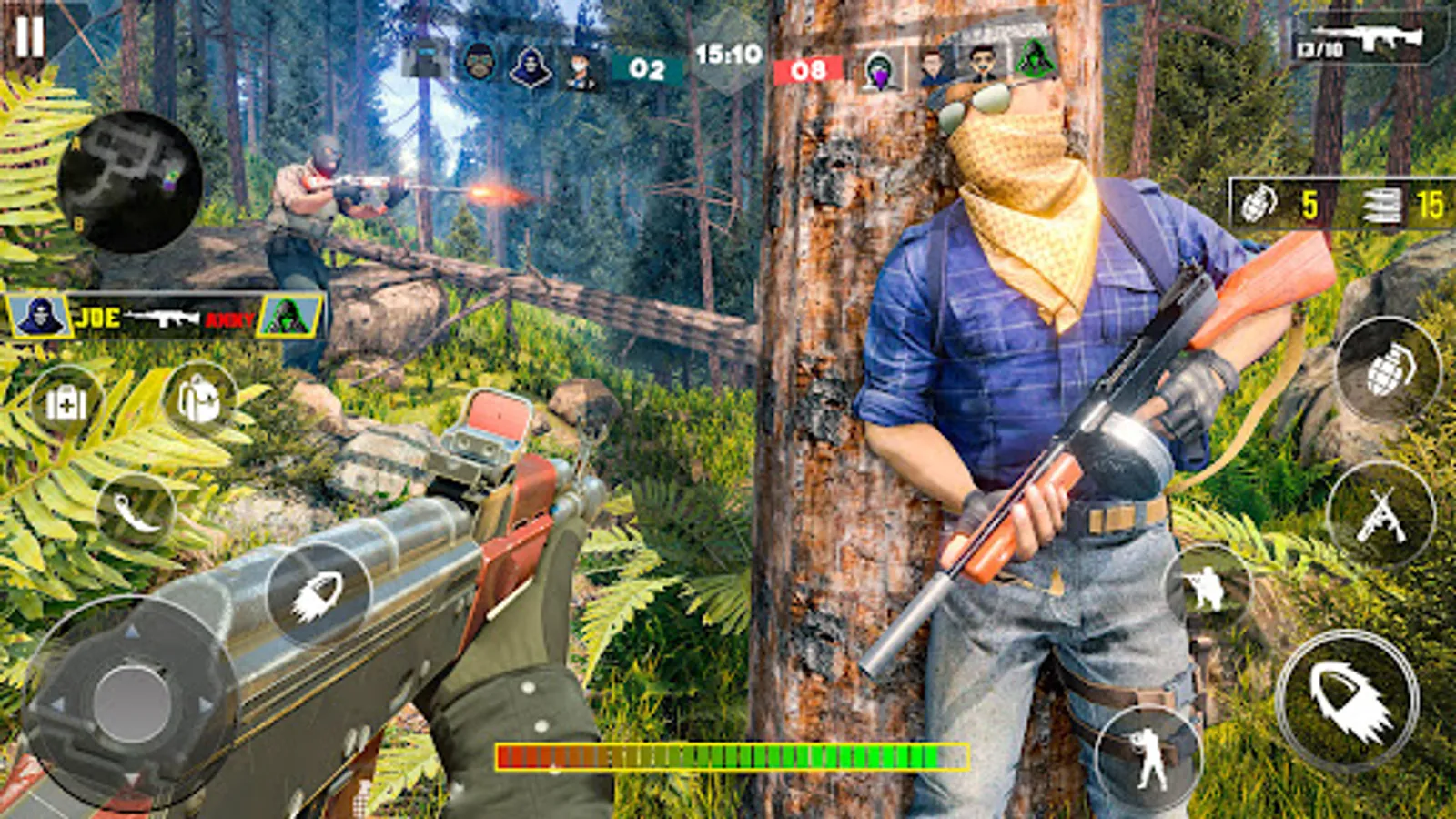
Task: Tap the movement joystick pad
Action: (x=132, y=702)
